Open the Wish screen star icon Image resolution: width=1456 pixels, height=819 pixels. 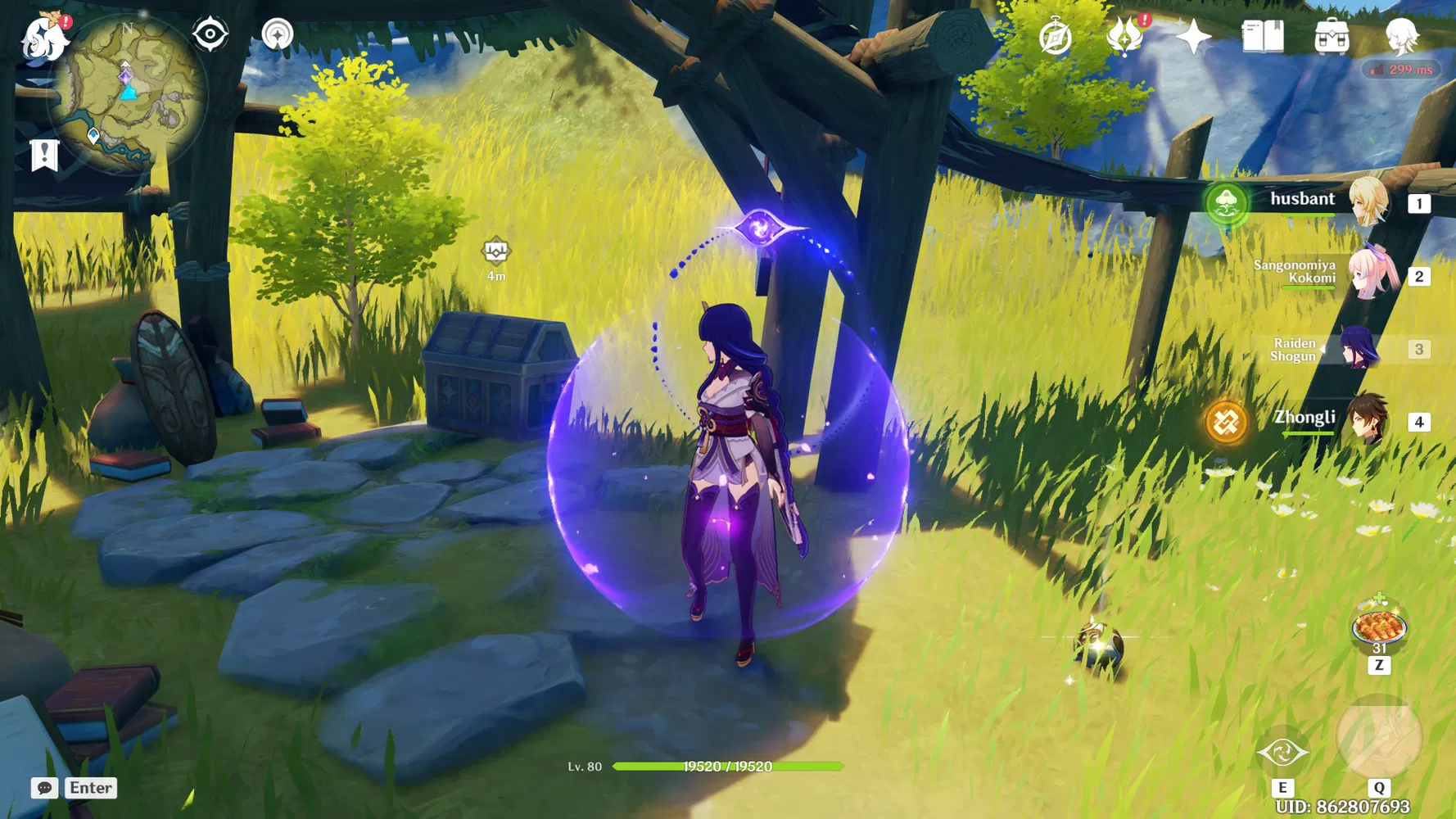tap(1192, 34)
